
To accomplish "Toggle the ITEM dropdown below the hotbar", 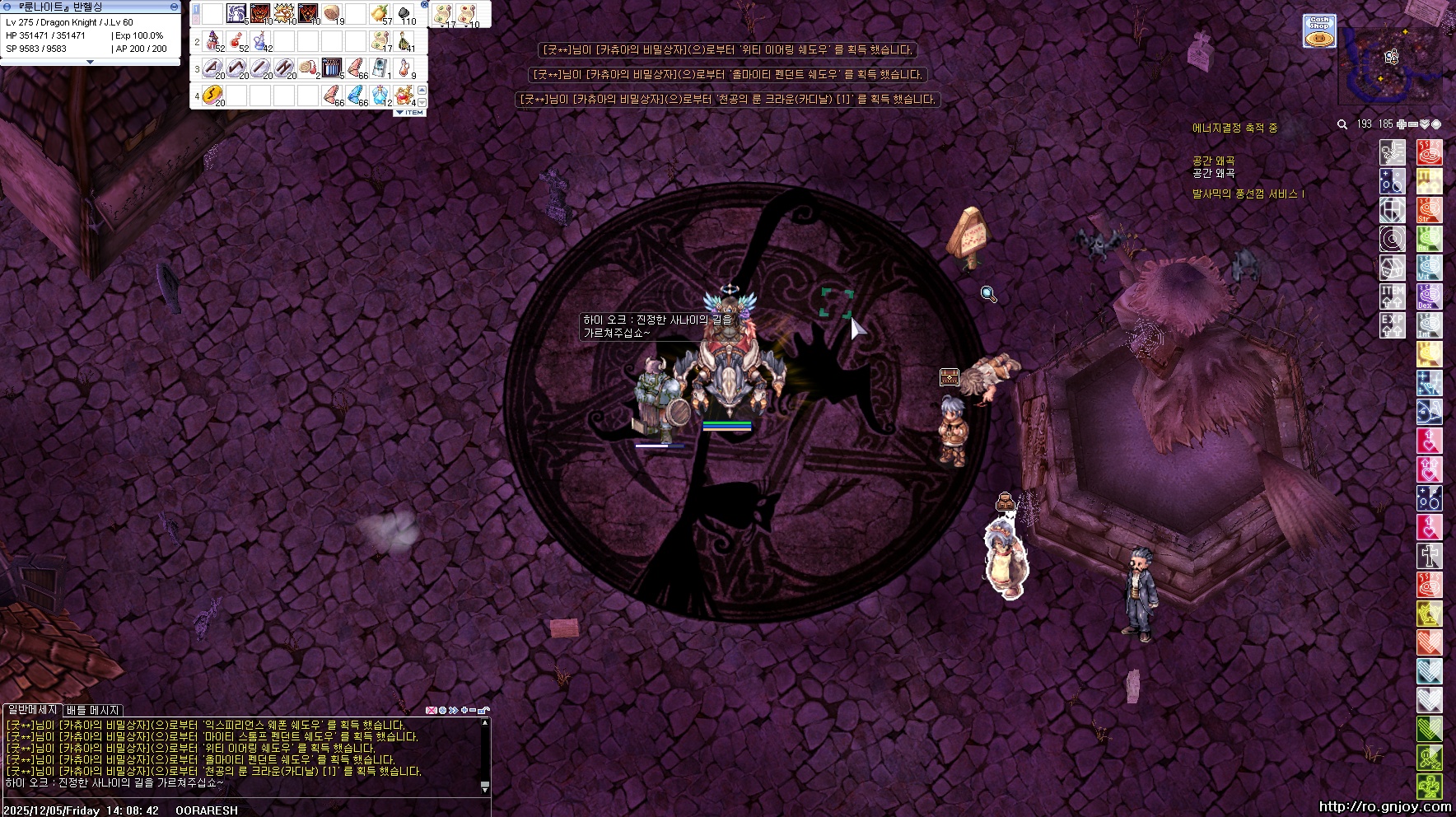I will 410,112.
